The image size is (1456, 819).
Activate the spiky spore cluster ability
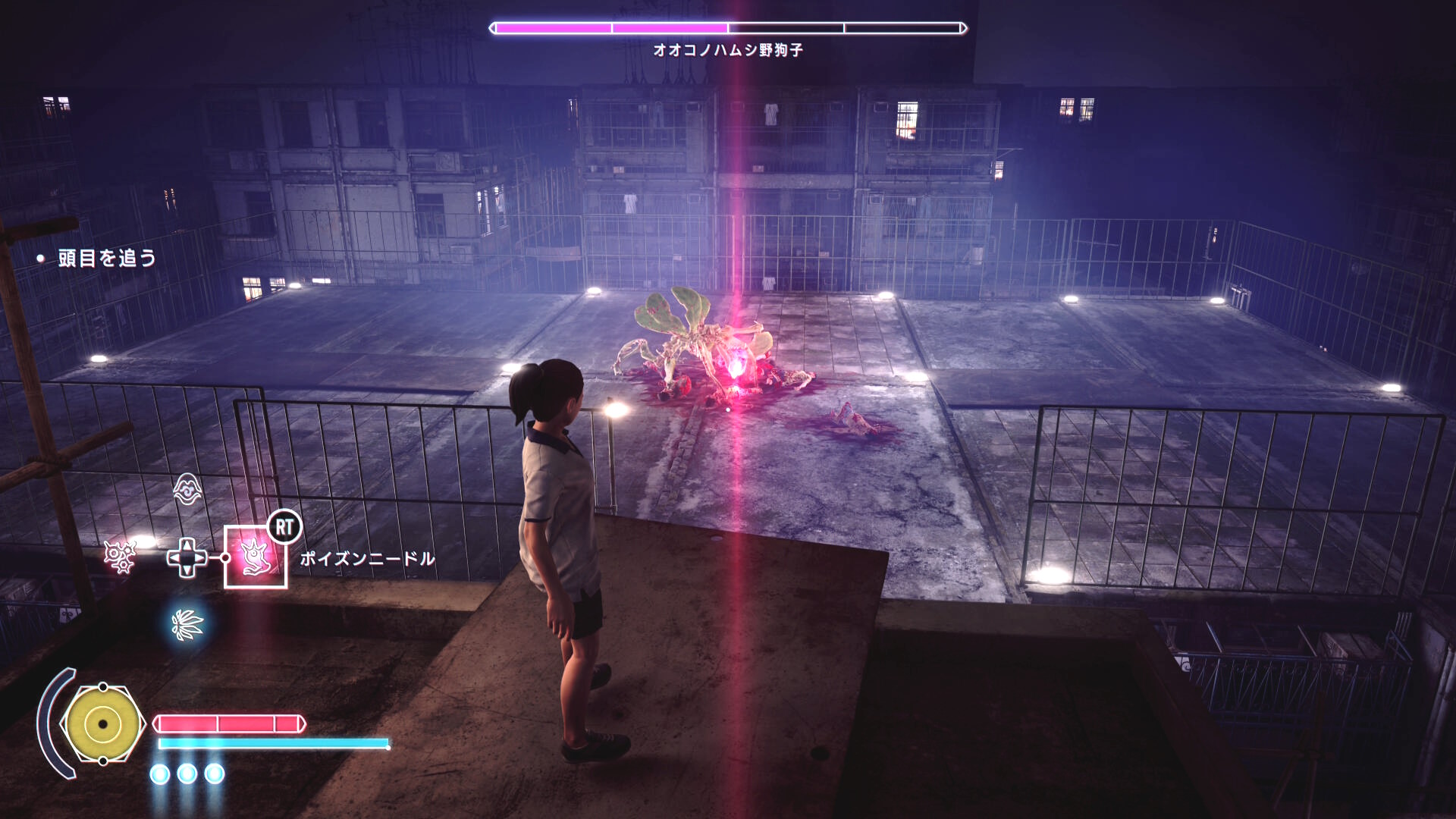119,557
